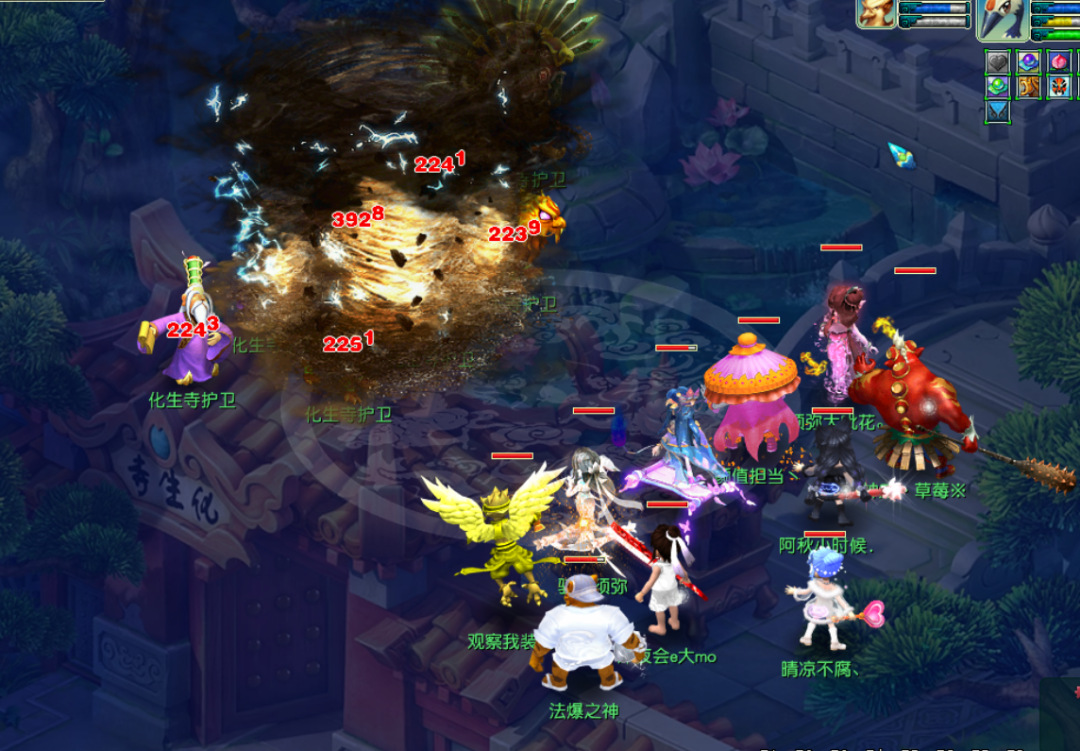Select the green orb buff icon
Image resolution: width=1080 pixels, height=751 pixels.
pyautogui.click(x=998, y=87)
